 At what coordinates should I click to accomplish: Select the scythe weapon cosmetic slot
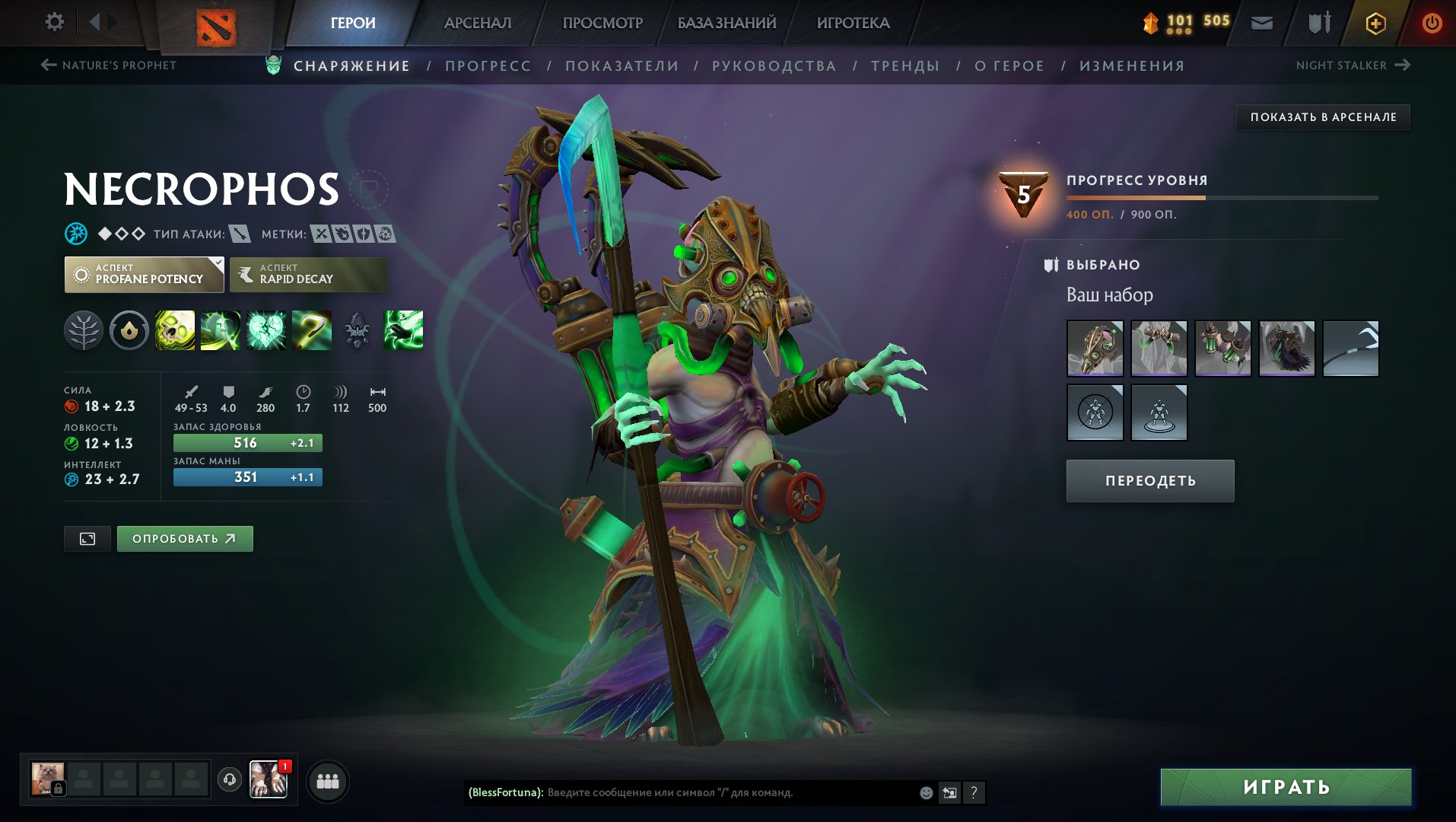coord(1350,349)
